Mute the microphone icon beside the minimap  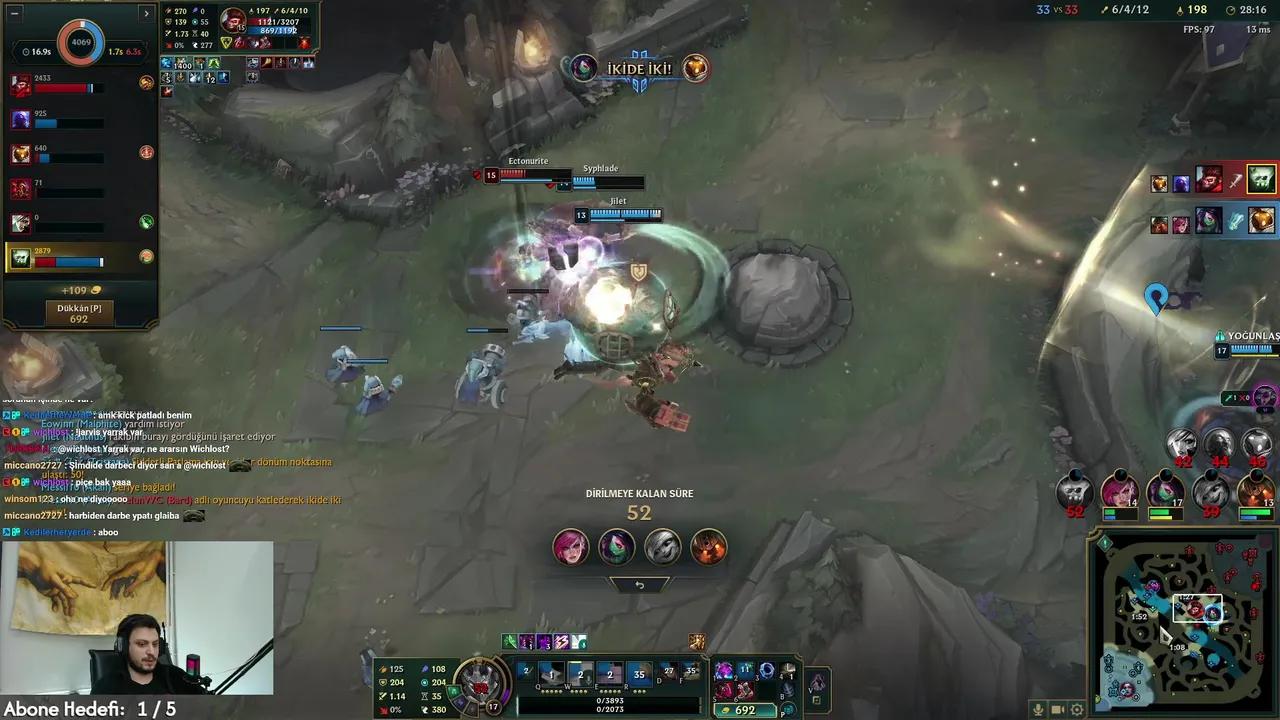click(1038, 709)
